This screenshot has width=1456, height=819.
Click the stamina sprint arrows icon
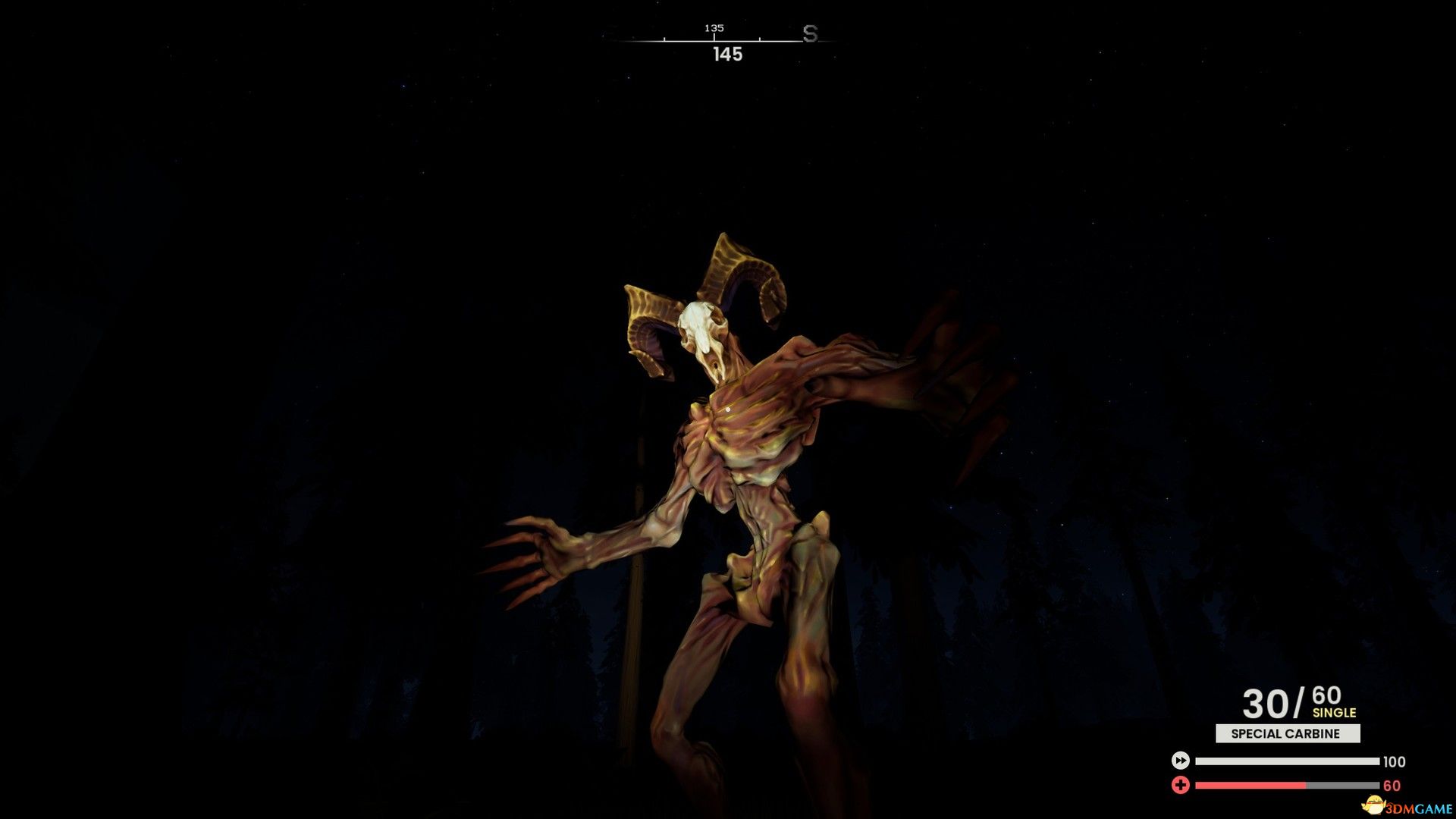(1180, 761)
